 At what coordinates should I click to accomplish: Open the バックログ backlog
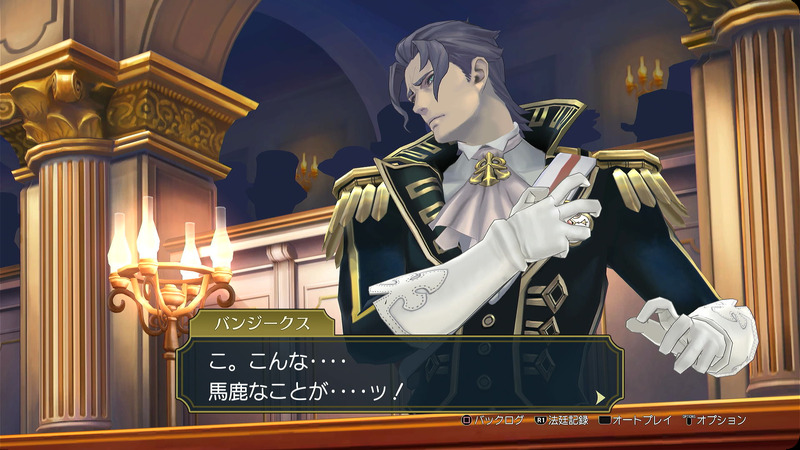tap(492, 420)
